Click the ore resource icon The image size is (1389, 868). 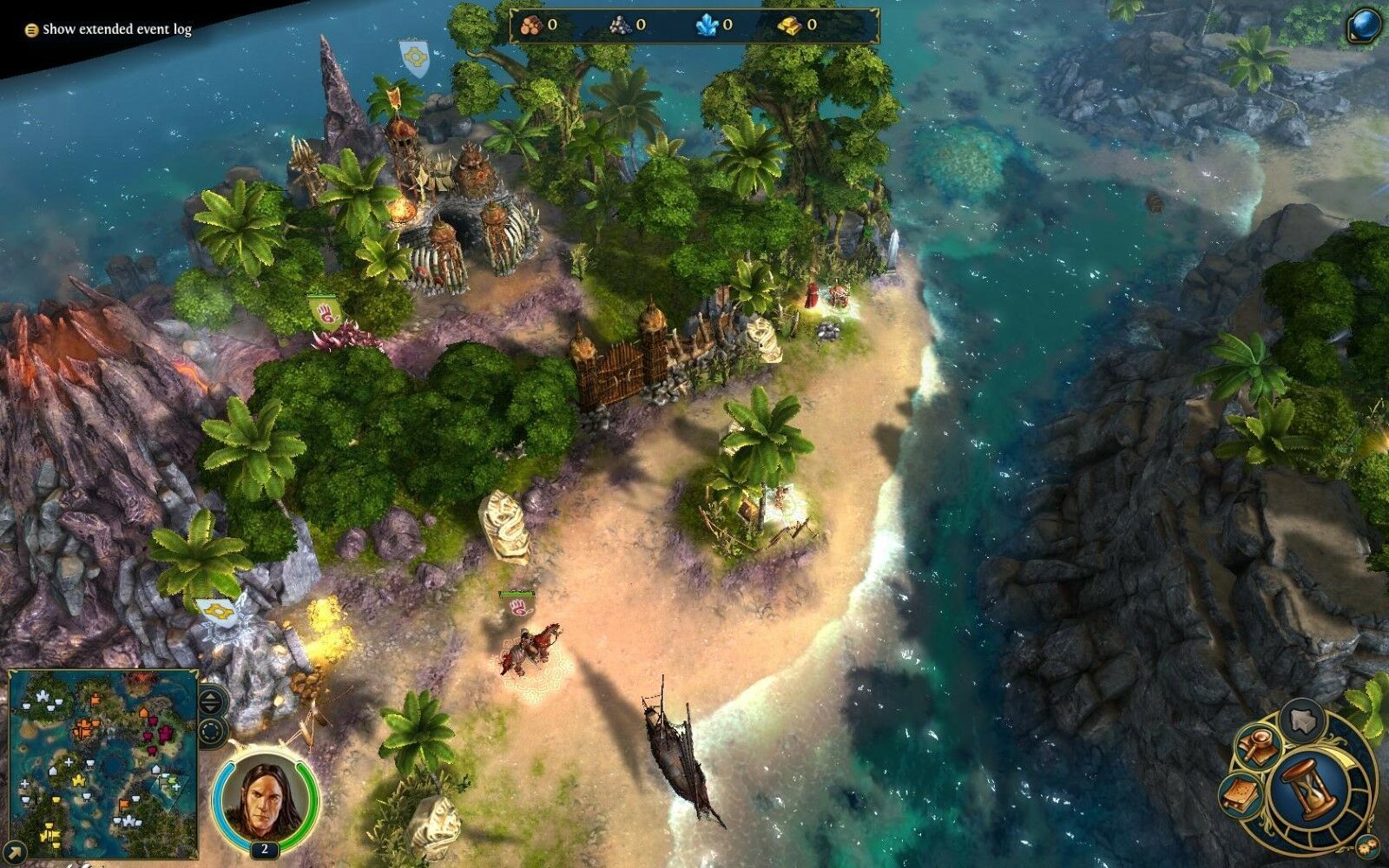click(619, 25)
